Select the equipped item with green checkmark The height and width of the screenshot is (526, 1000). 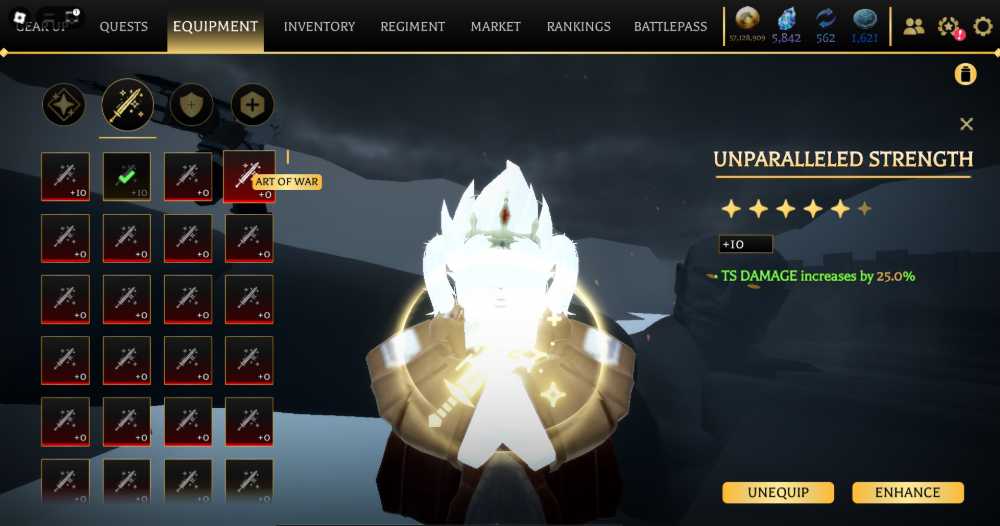point(127,176)
